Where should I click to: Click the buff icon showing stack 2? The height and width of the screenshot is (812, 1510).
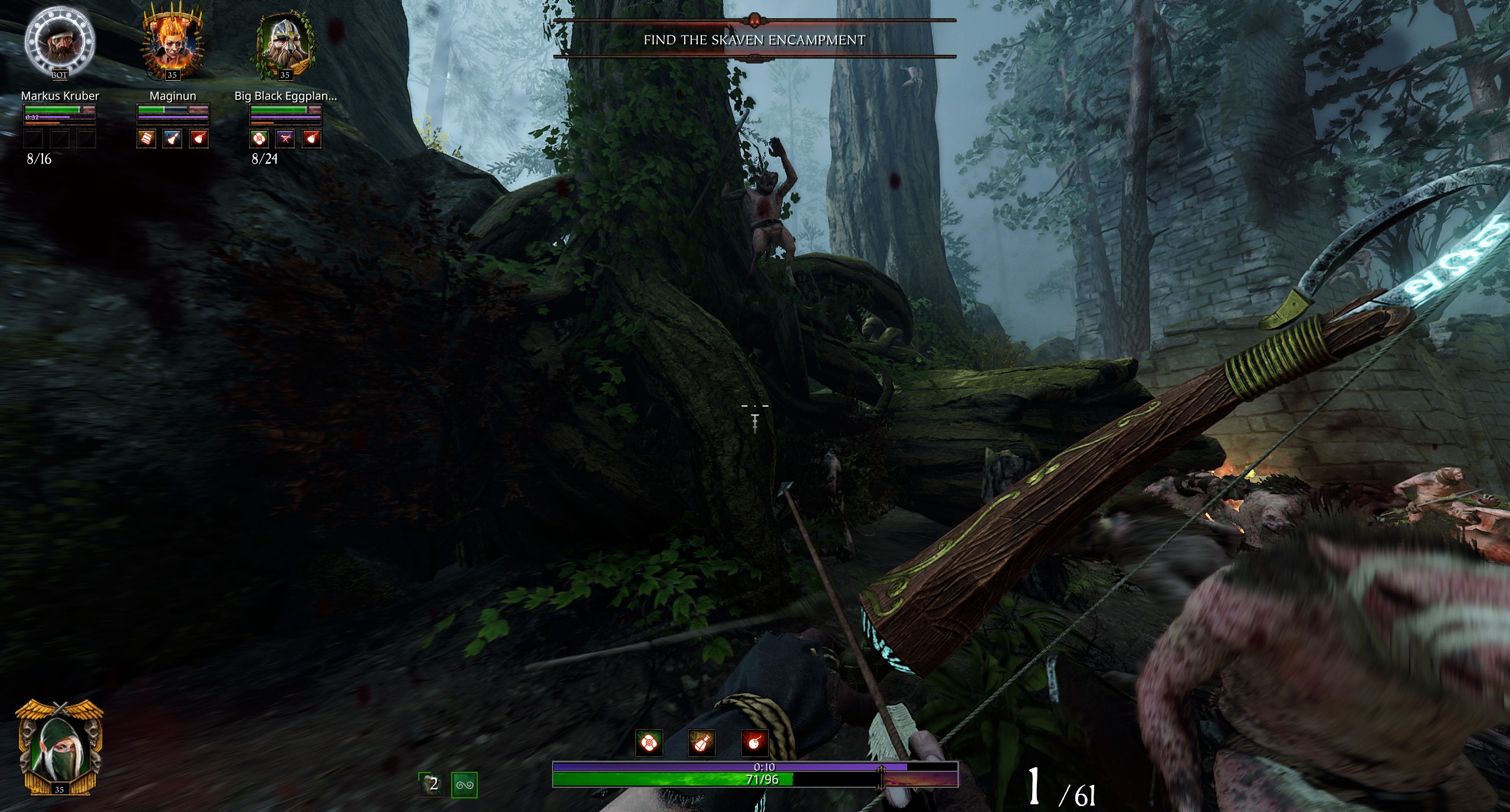point(431,784)
